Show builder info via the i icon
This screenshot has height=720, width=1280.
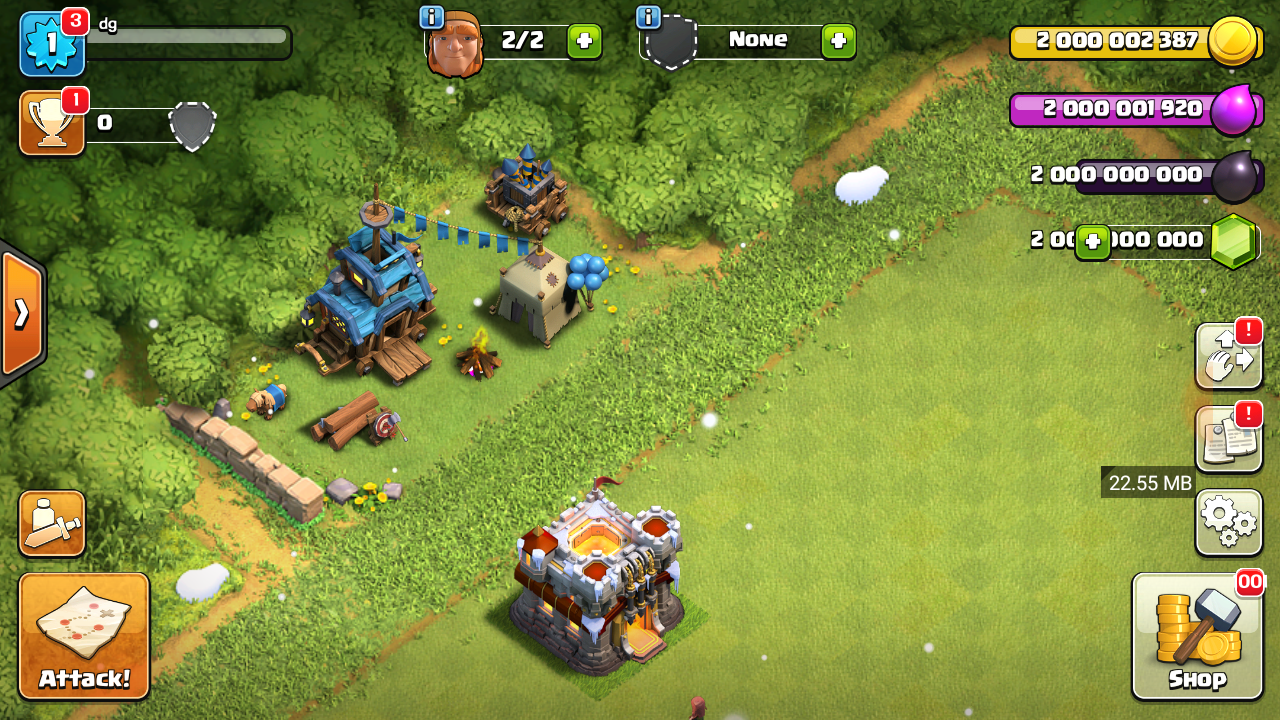[x=432, y=17]
